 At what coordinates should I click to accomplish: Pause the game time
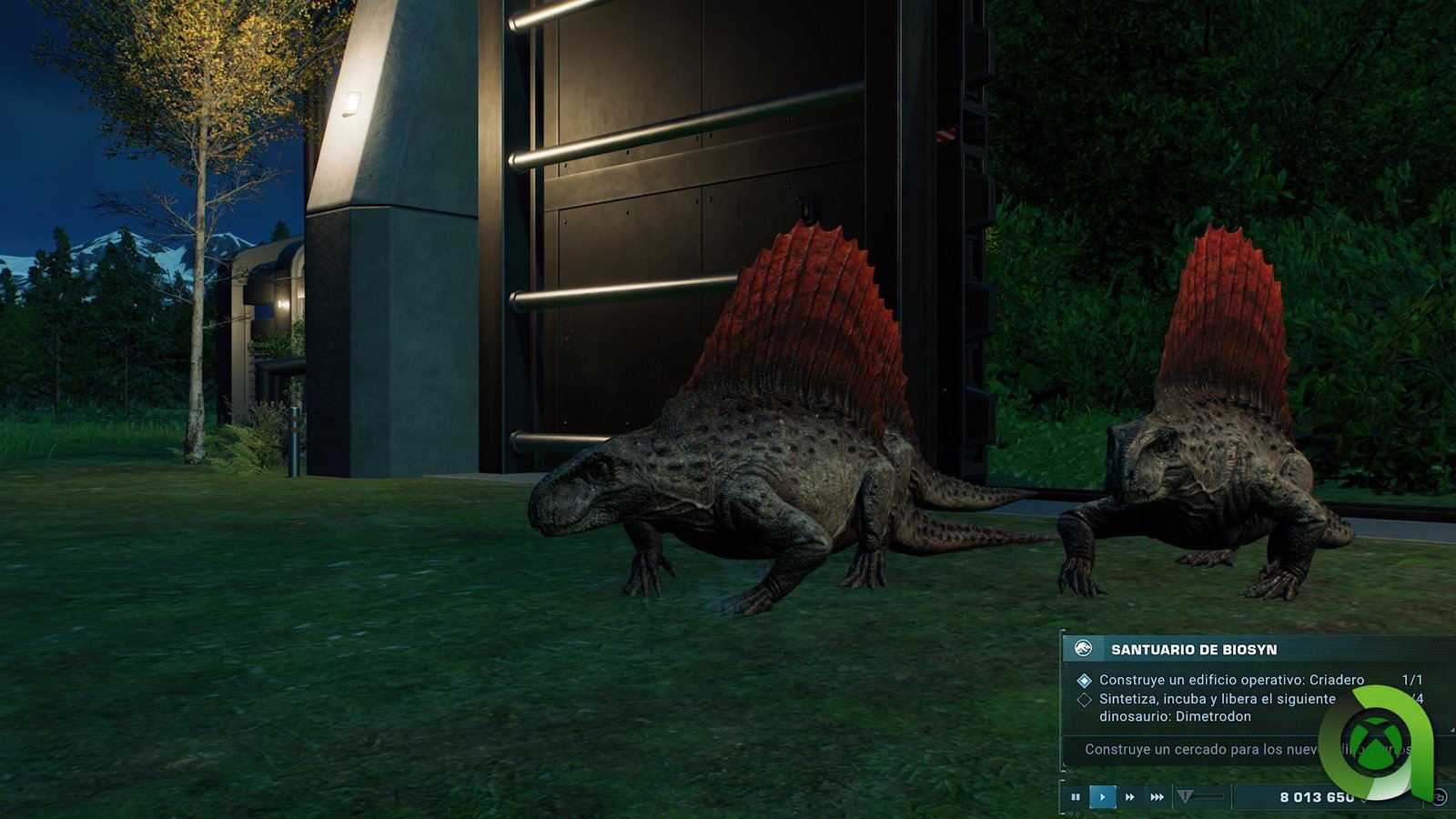[1076, 797]
